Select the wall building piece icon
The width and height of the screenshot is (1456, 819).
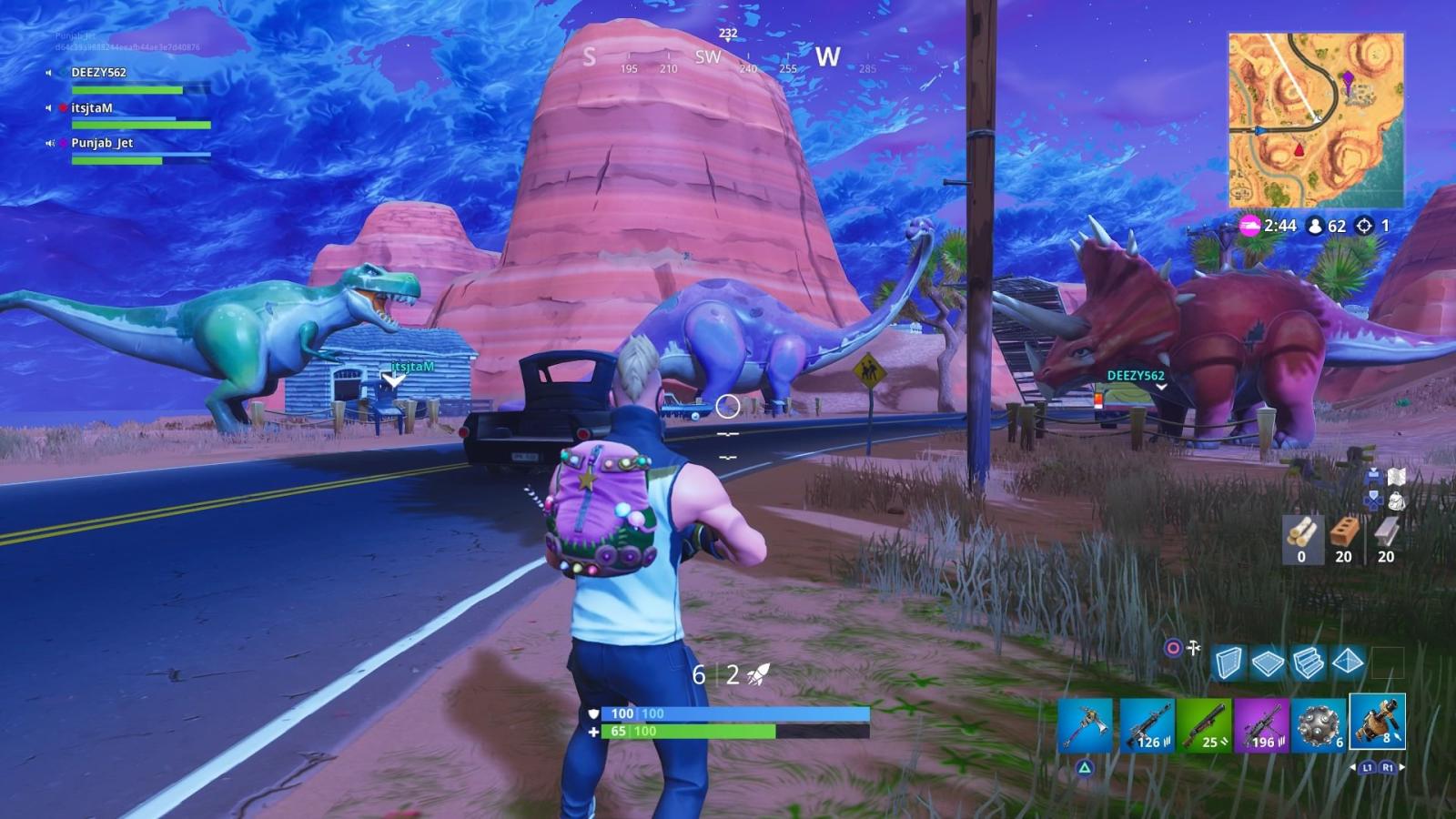coord(1231,662)
